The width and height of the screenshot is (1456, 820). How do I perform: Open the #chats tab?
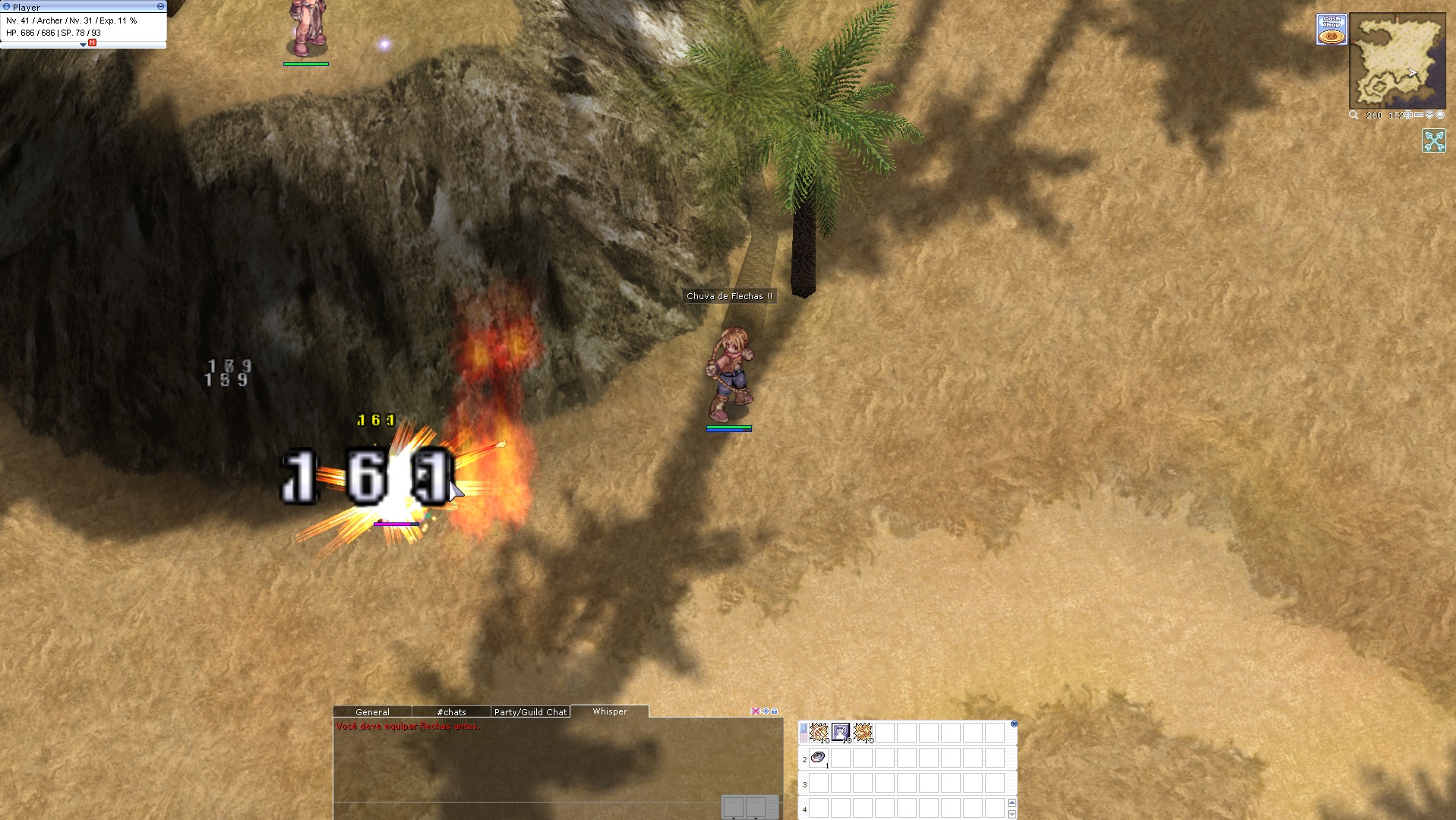coord(451,712)
